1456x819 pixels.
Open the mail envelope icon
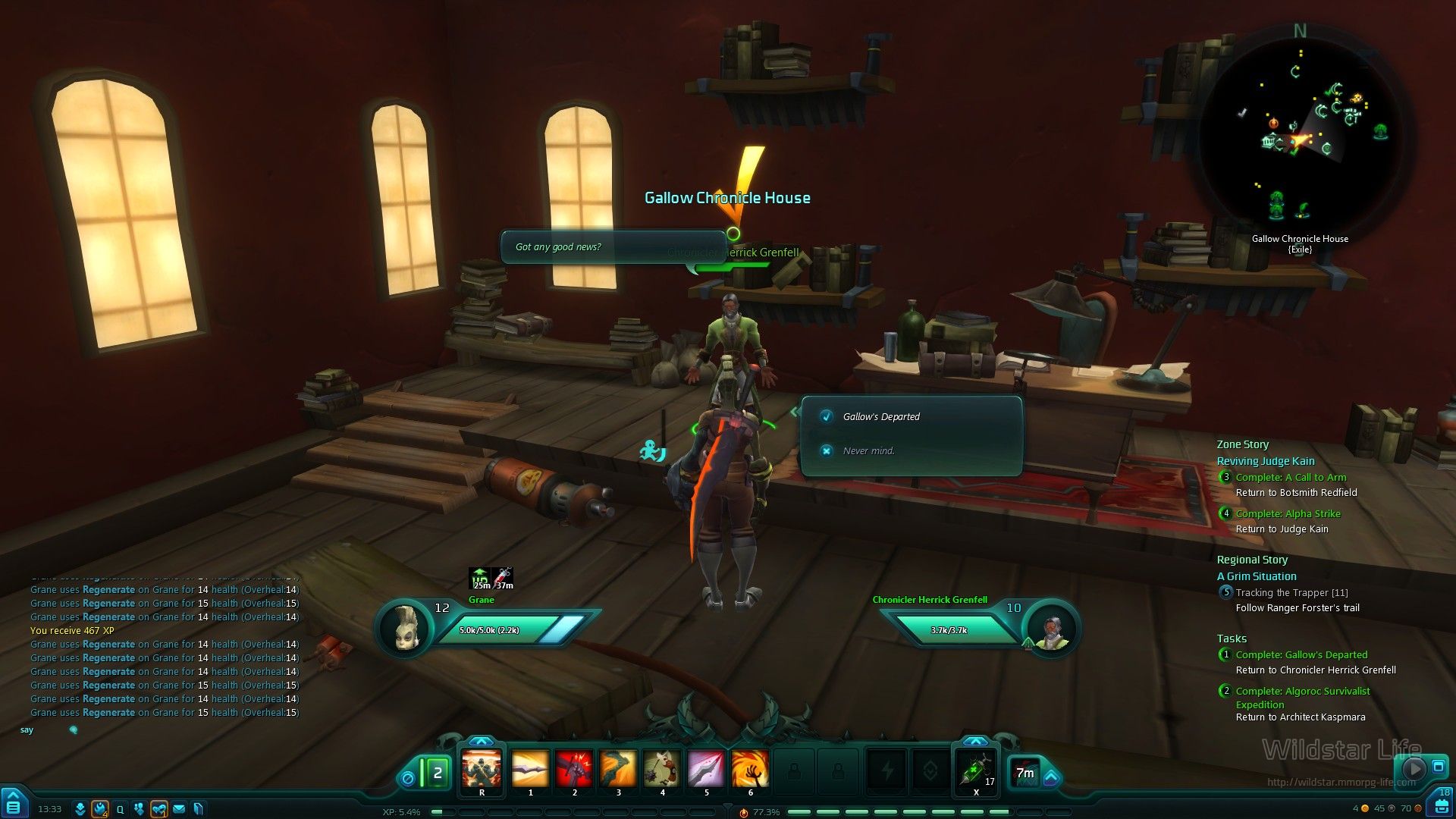coord(179,809)
